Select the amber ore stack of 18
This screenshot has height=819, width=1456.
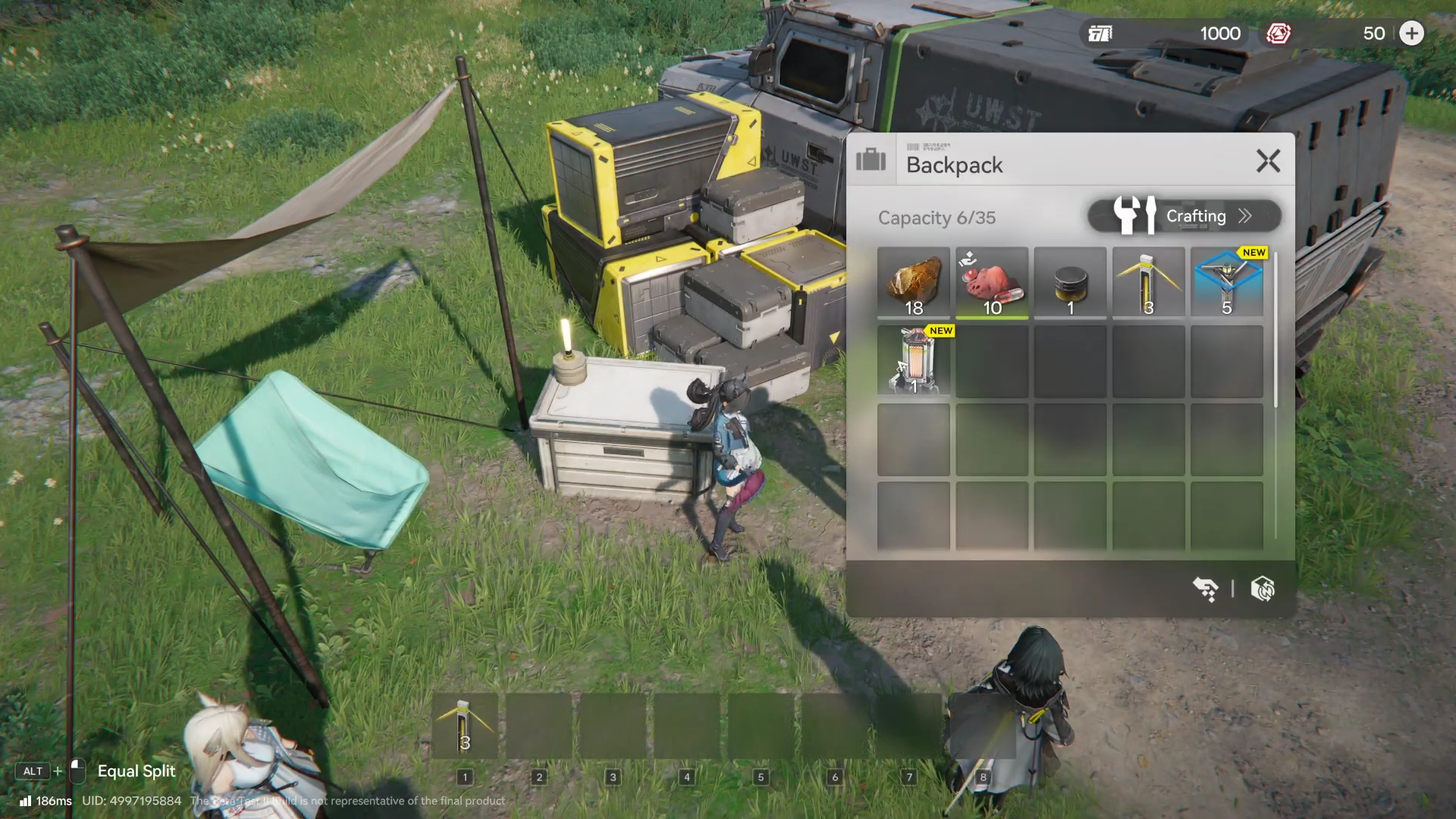coord(914,282)
